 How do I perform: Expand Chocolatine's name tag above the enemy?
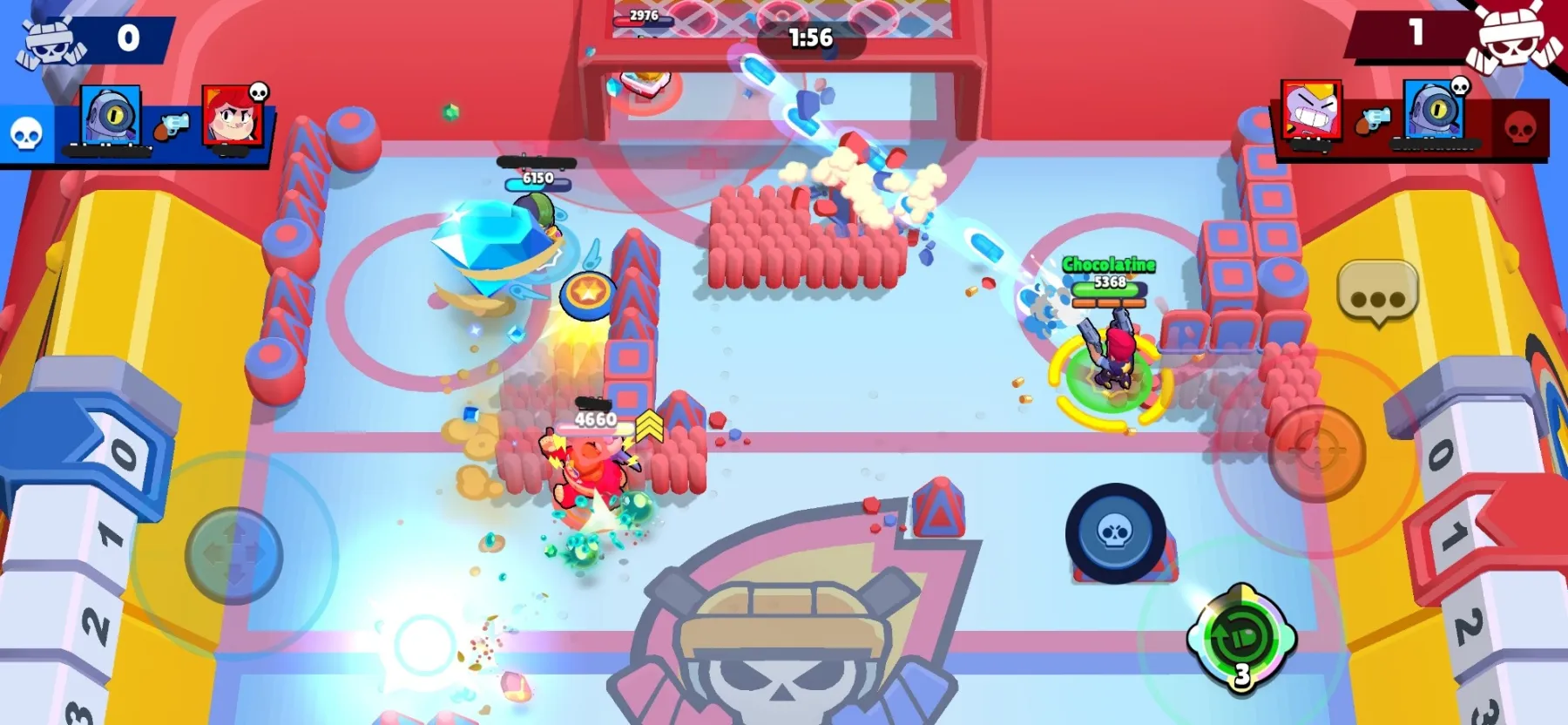[x=1108, y=264]
